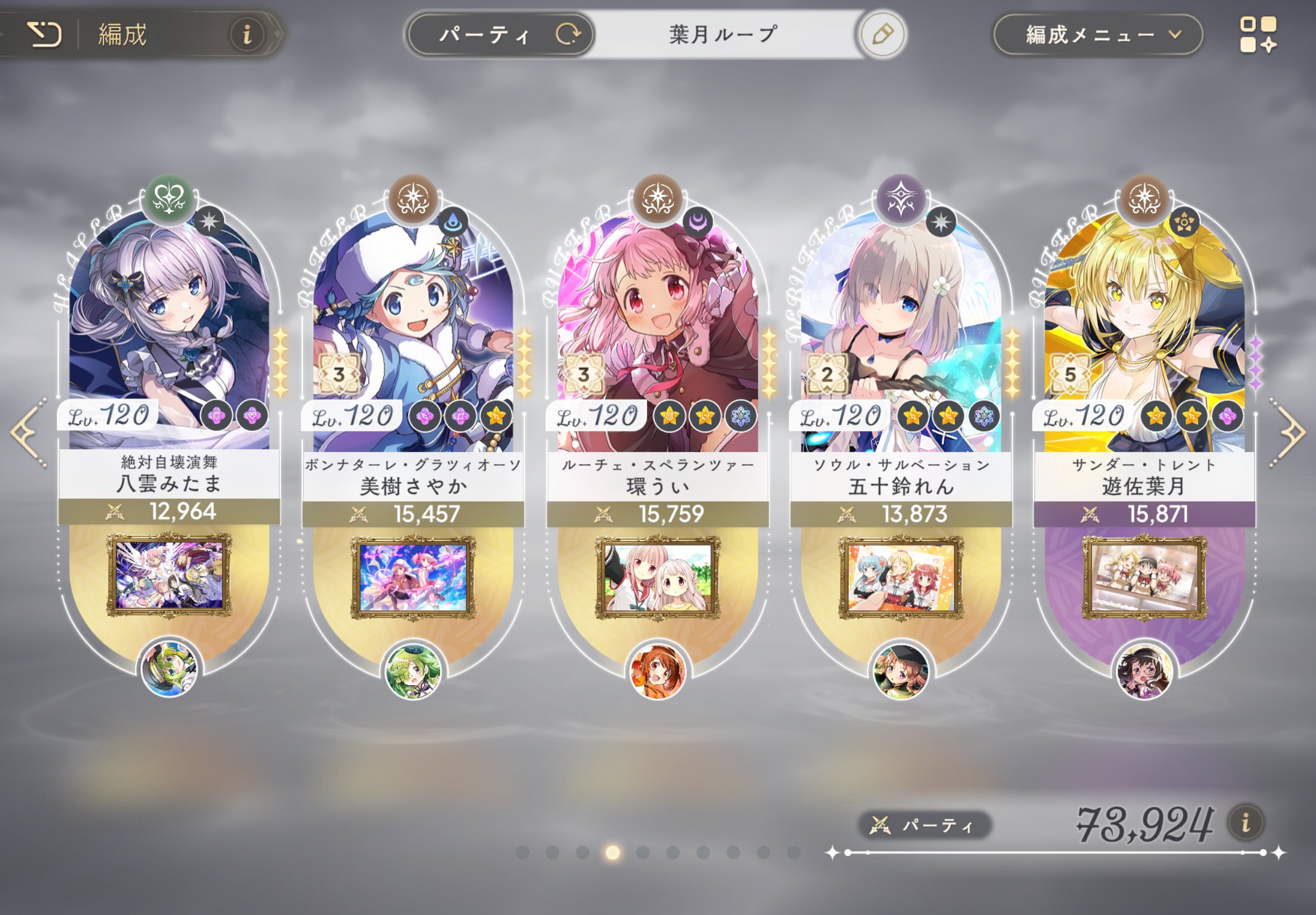Edit the party name 葉月ループ
The height and width of the screenshot is (915, 1316).
click(x=882, y=35)
